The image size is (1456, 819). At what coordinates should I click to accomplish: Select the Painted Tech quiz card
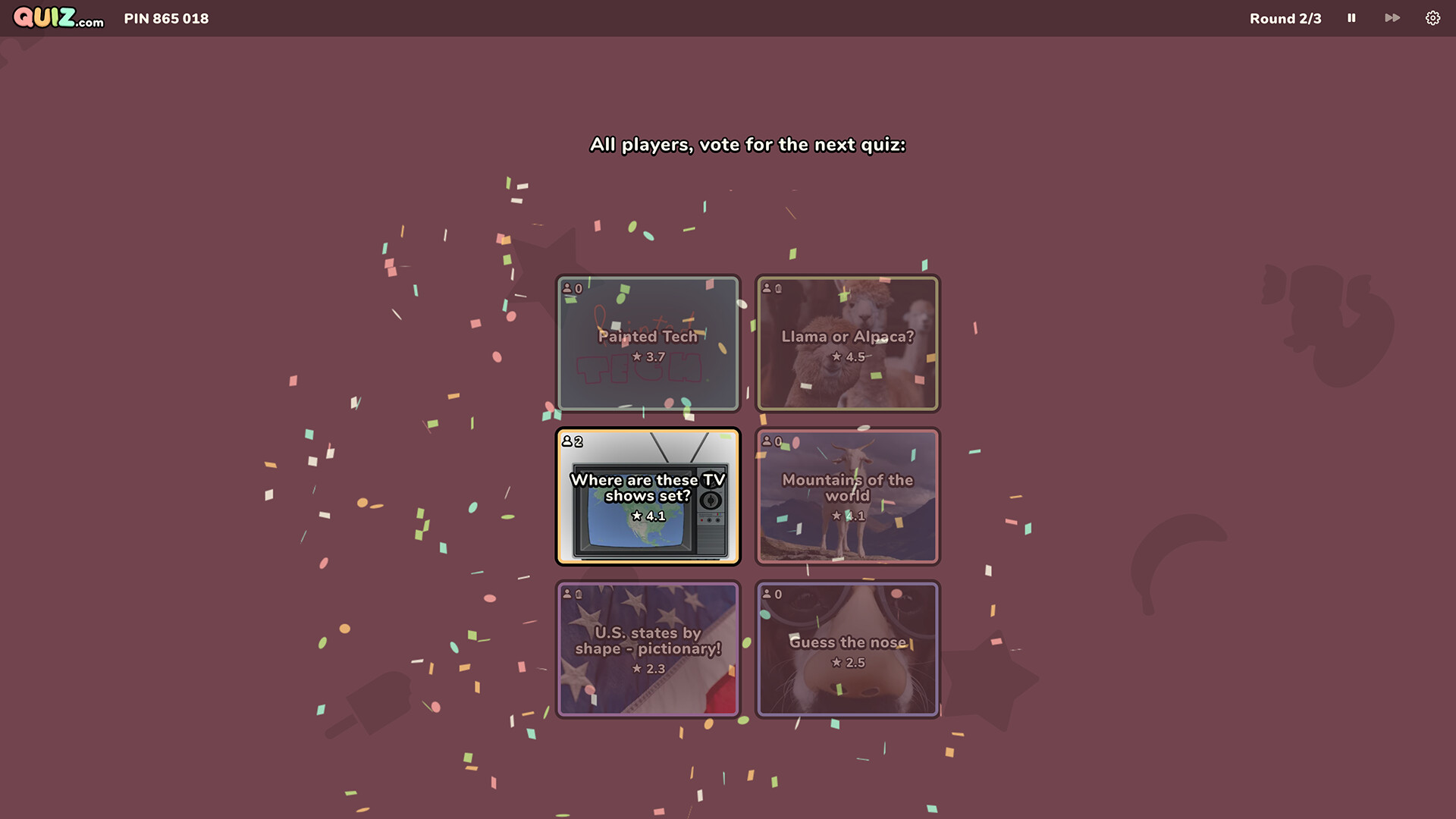tap(648, 343)
